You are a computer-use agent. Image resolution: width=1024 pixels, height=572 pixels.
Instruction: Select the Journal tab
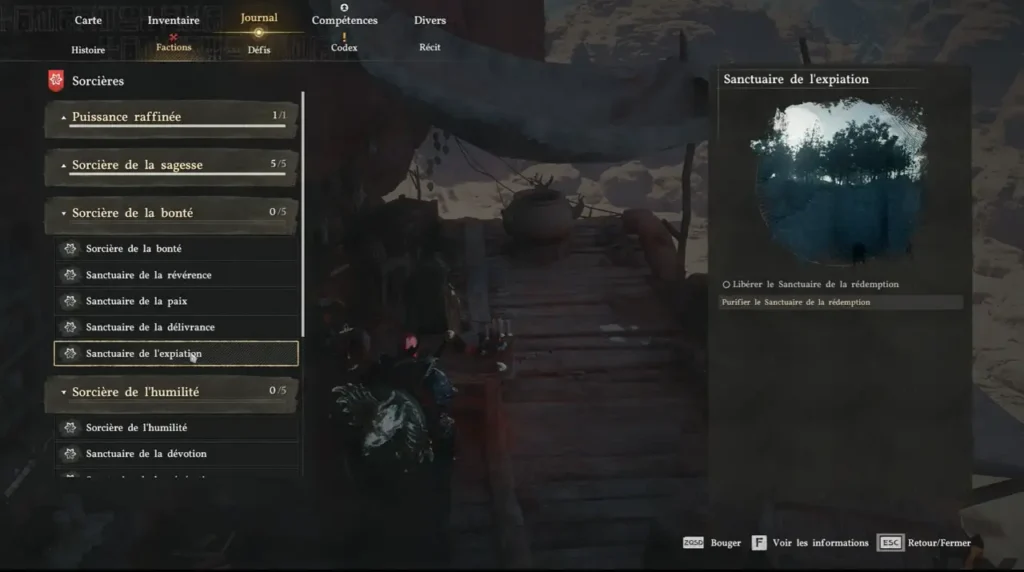(259, 18)
